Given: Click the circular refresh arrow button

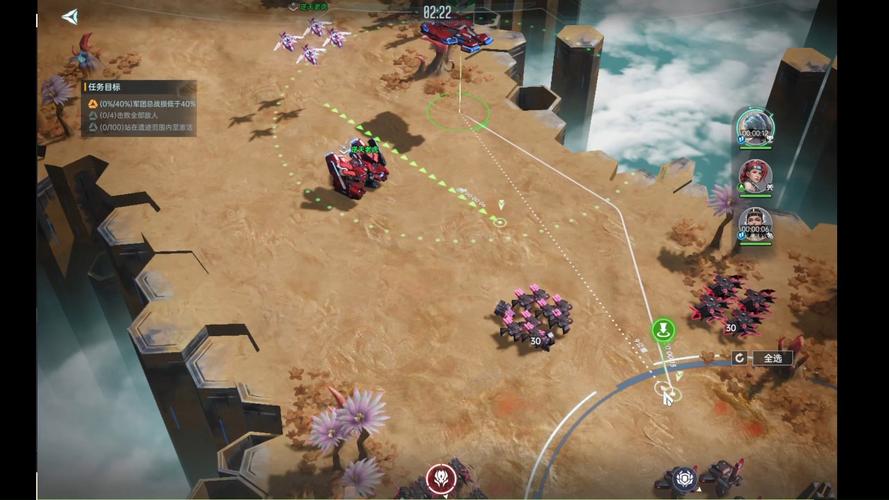Looking at the screenshot, I should pos(740,358).
